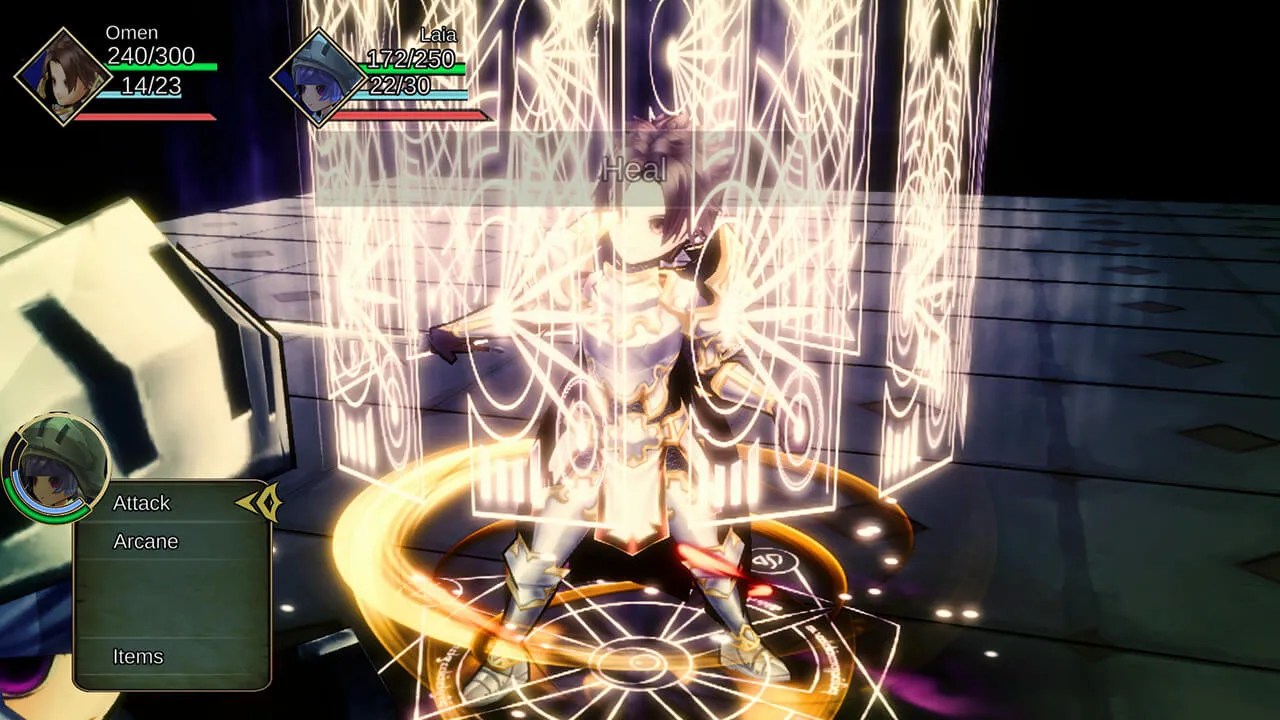Viewport: 1280px width, 720px height.
Task: Select the Attack command
Action: (141, 504)
